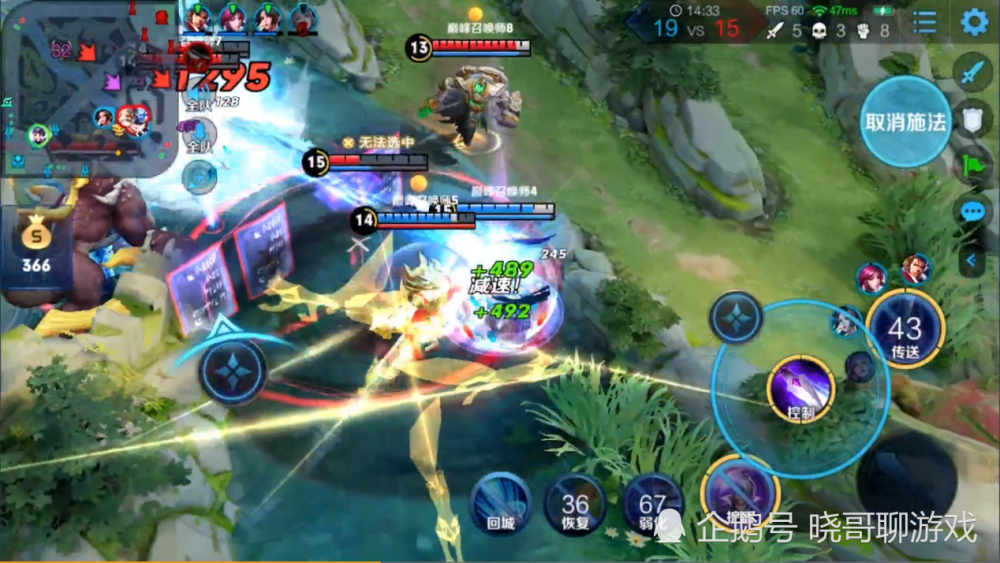This screenshot has width=1000, height=563.
Task: Toggle the 全队 team microphone
Action: coord(199,135)
